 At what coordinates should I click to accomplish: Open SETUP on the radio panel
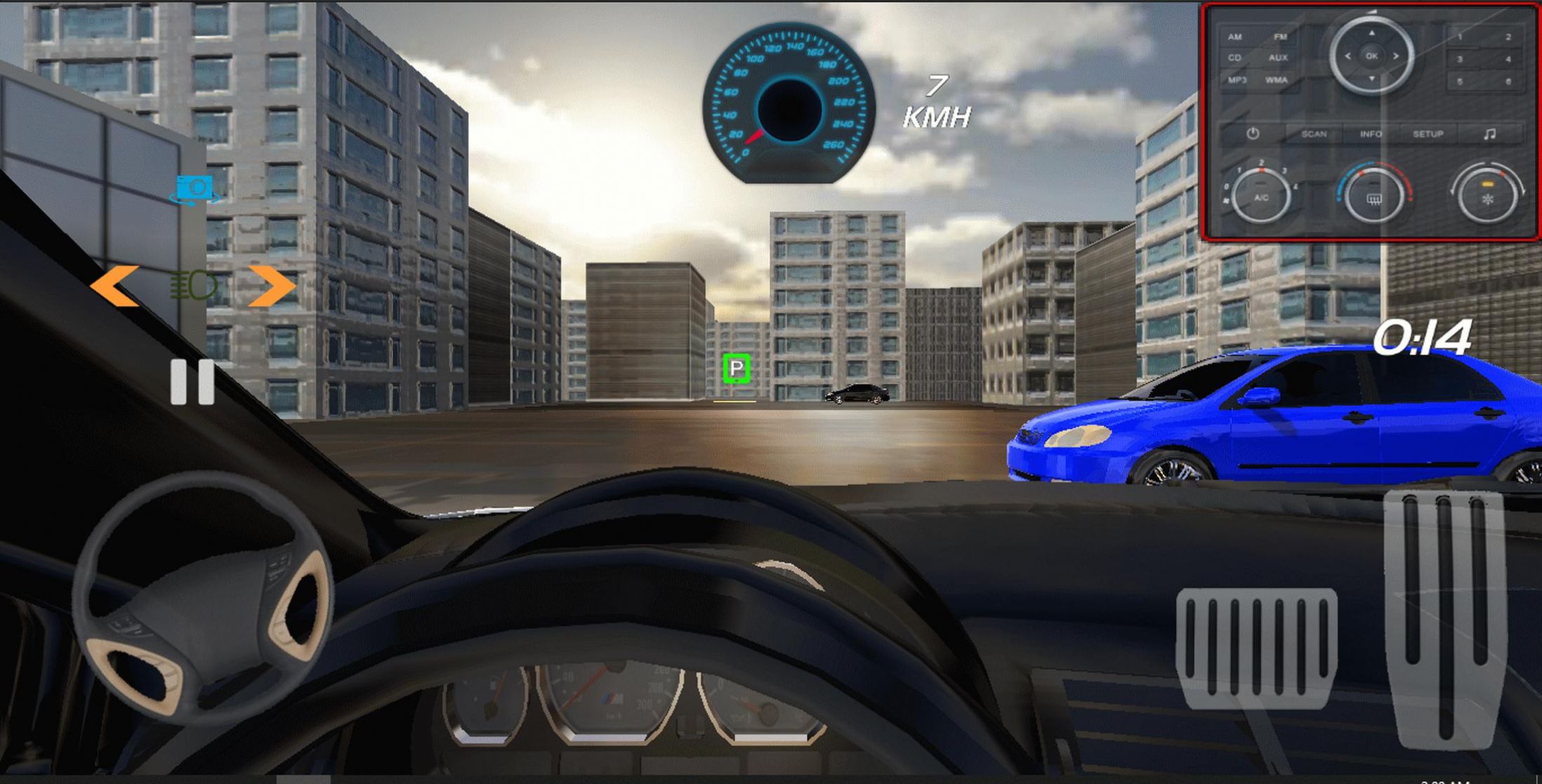(1428, 133)
